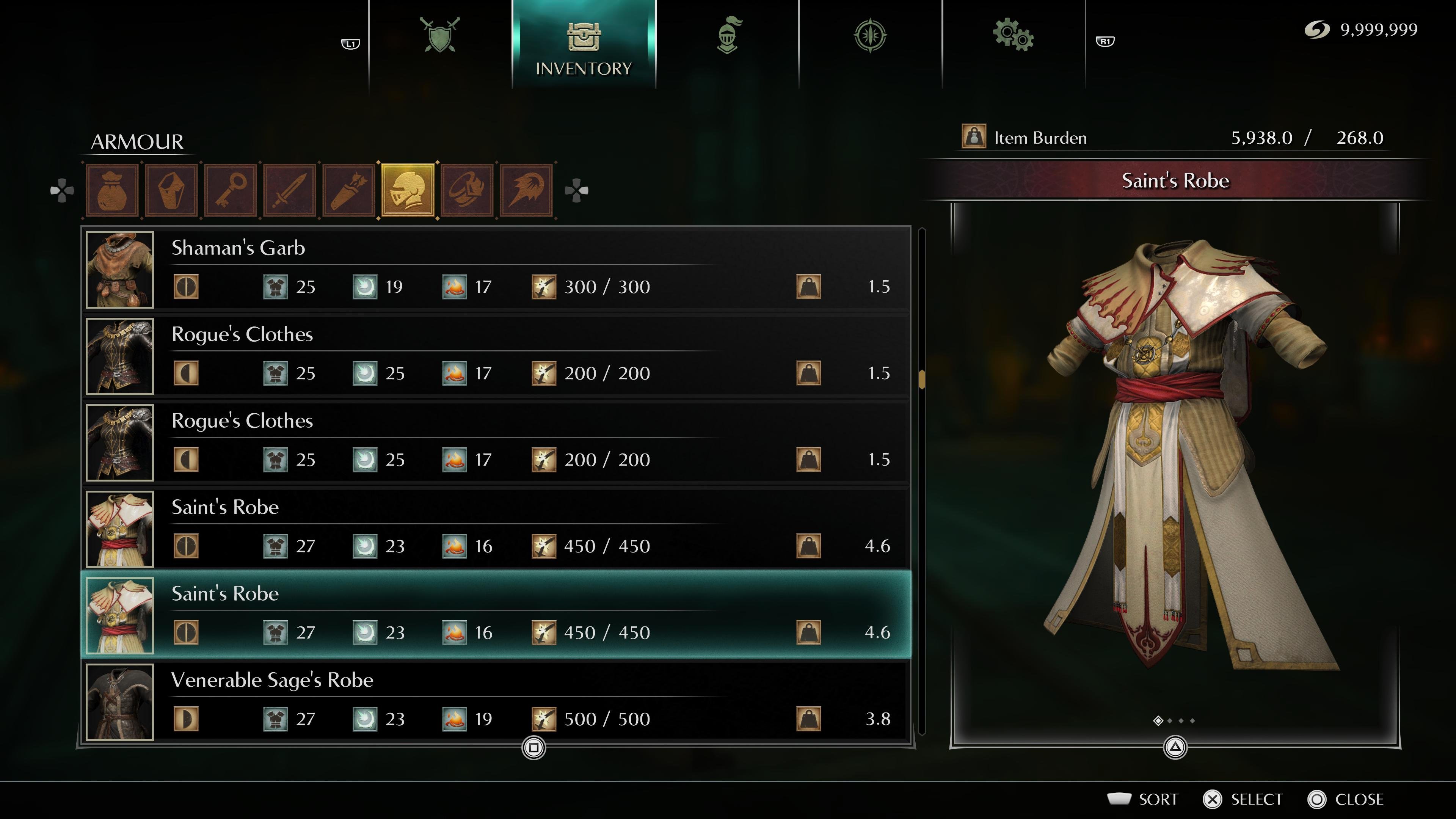
Task: Show the ring accessories category
Action: coord(468,190)
